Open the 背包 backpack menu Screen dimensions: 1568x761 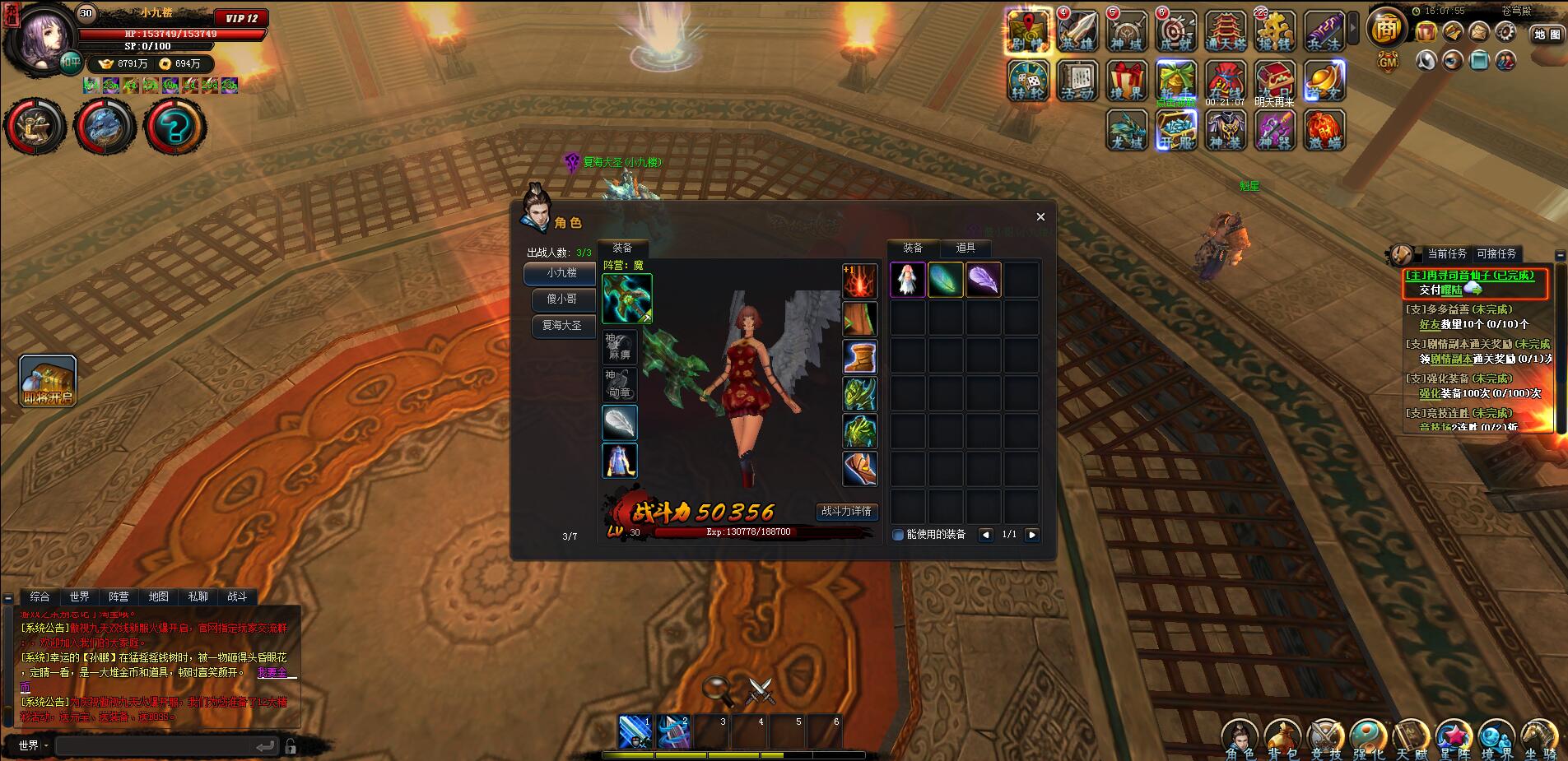(x=1282, y=738)
